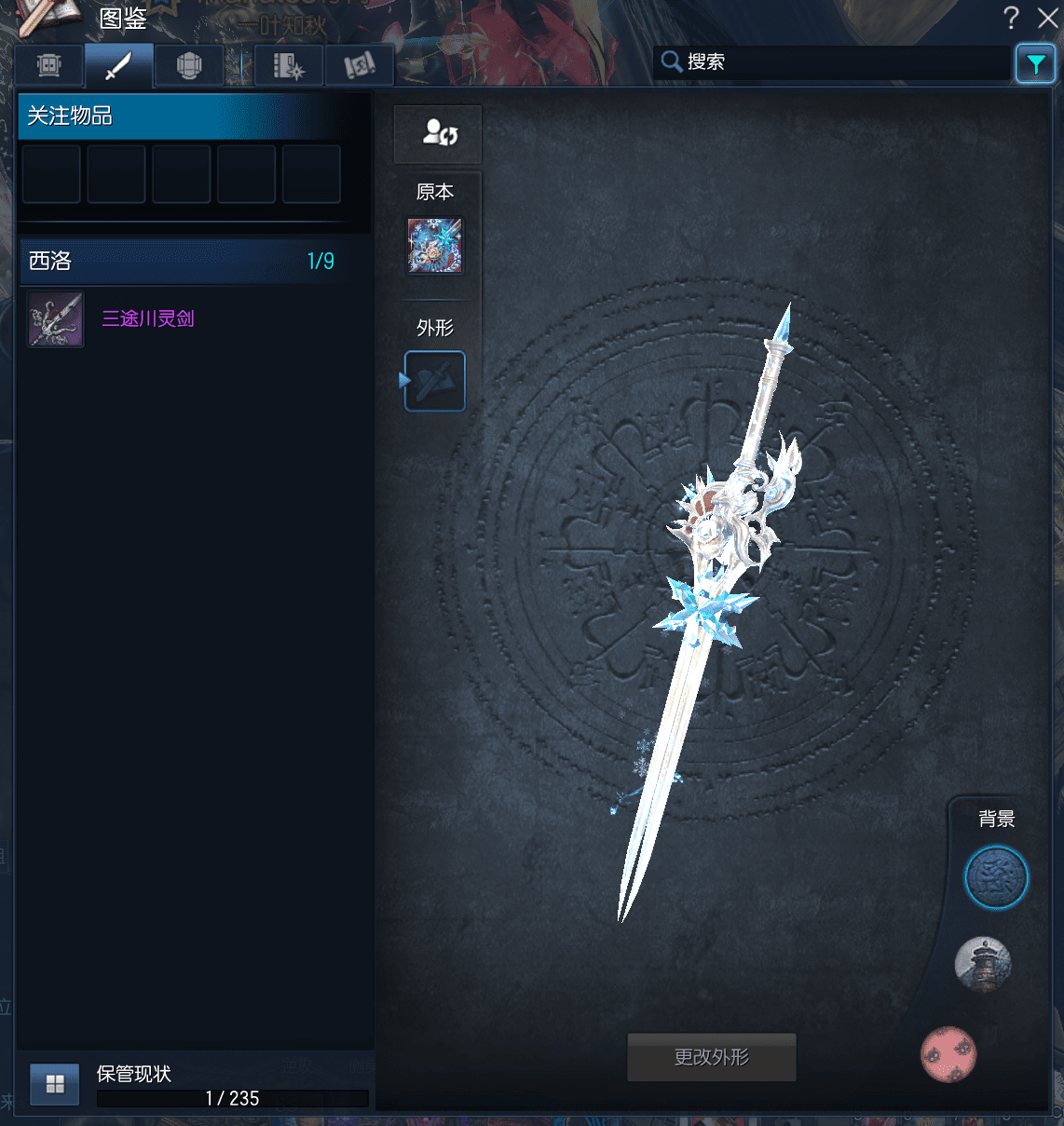
Task: Open the question mark help
Action: 1011,18
